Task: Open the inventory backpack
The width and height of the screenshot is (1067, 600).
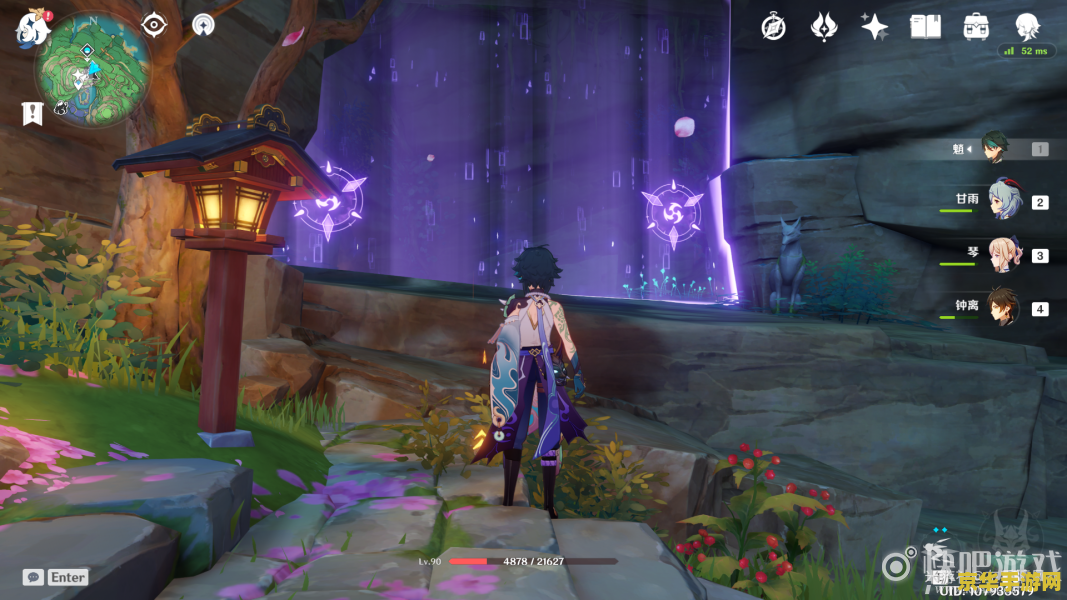Action: (x=976, y=27)
